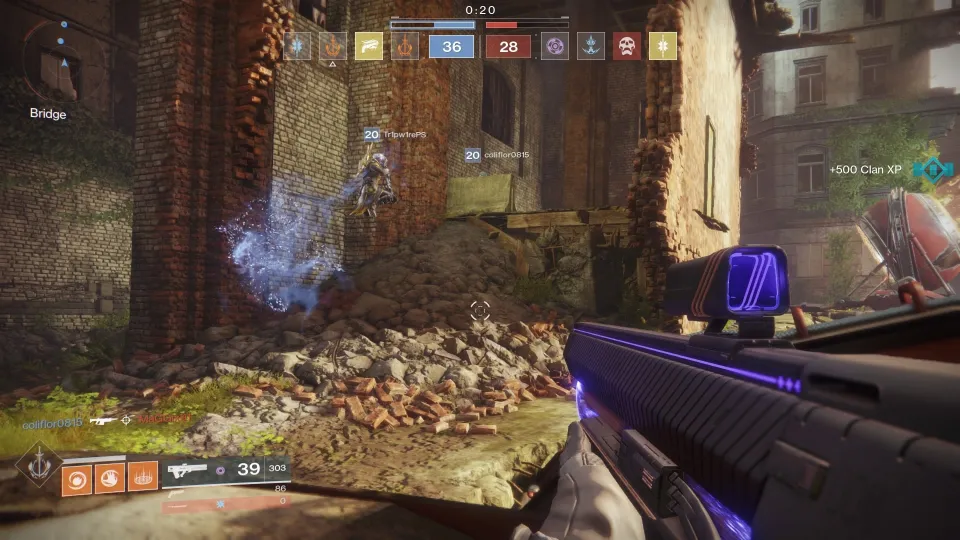Screen dimensions: 960x540
Task: Use the orange swirl grenade ability
Action: [x=77, y=479]
